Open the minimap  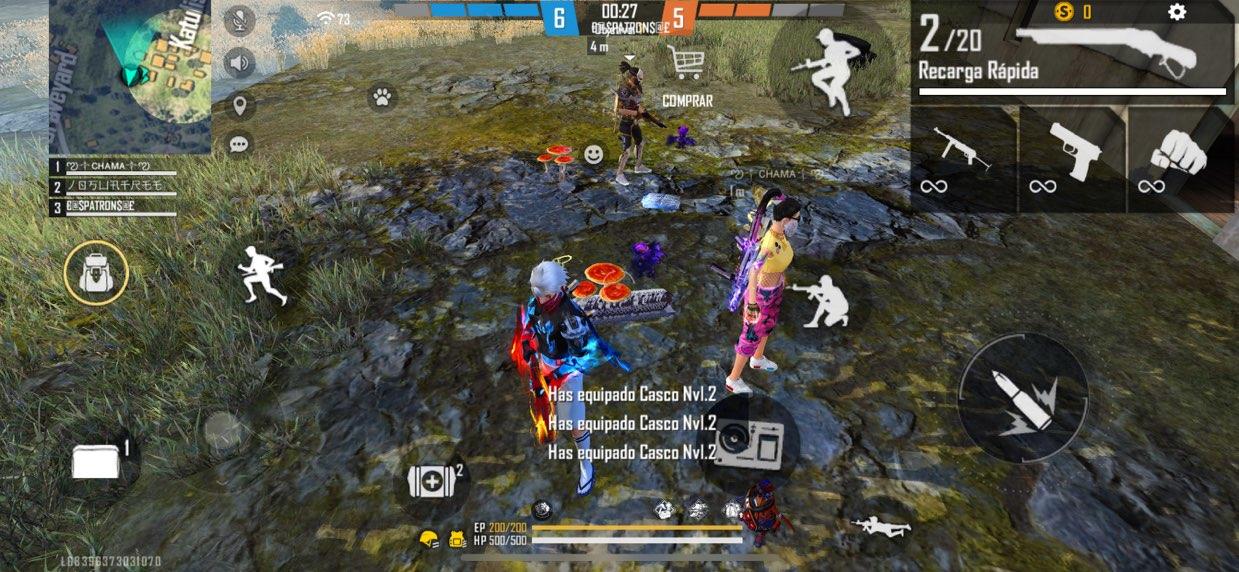coord(130,77)
